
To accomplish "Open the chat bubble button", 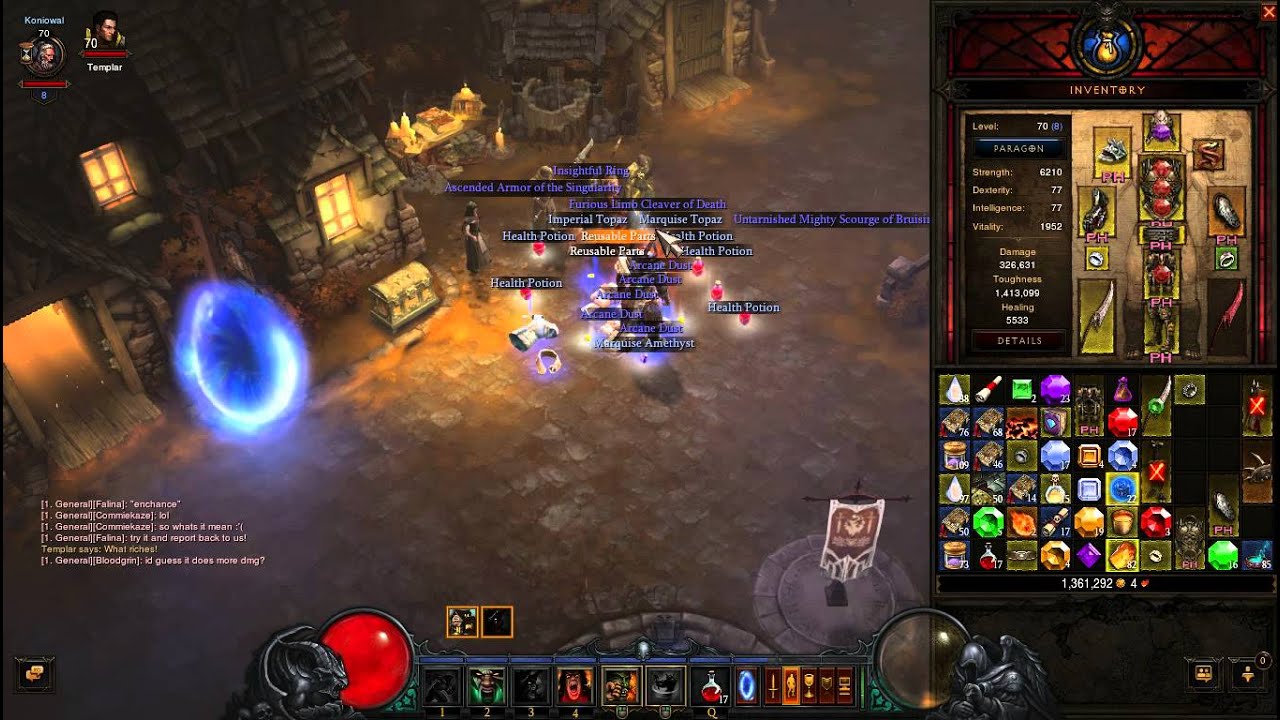I will (35, 674).
